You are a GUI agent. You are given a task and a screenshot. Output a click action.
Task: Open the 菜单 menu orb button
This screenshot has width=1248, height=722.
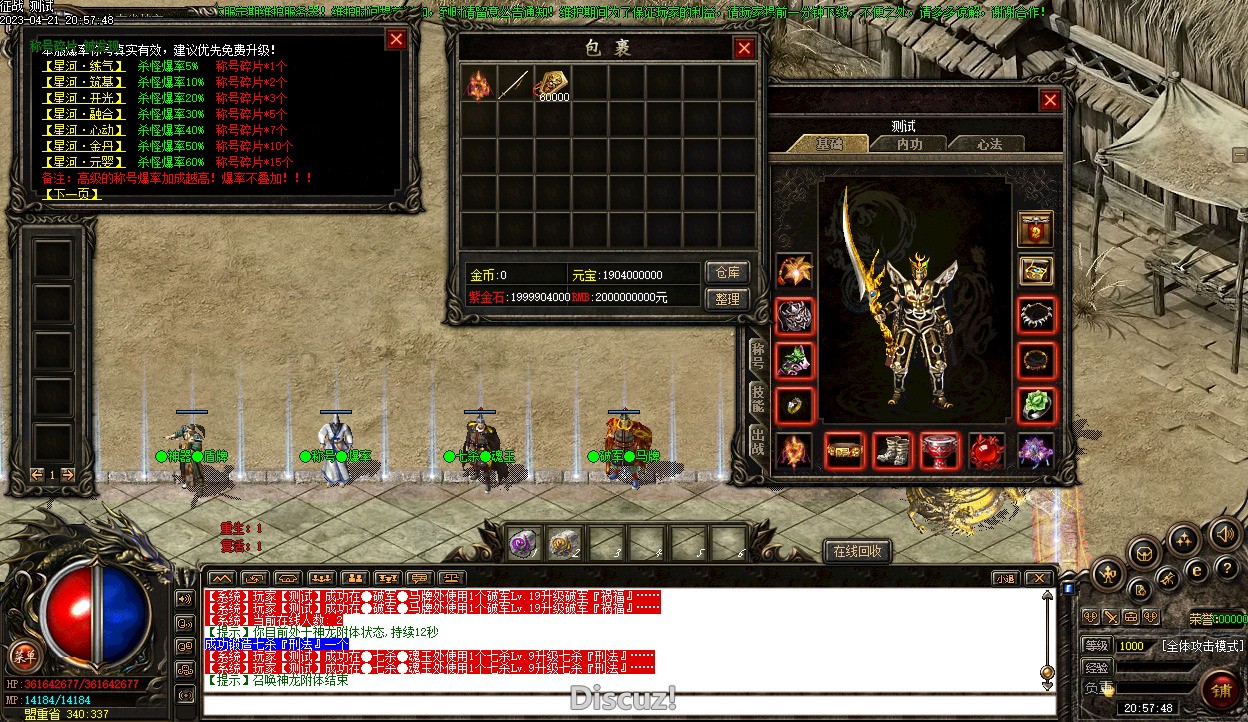click(23, 656)
